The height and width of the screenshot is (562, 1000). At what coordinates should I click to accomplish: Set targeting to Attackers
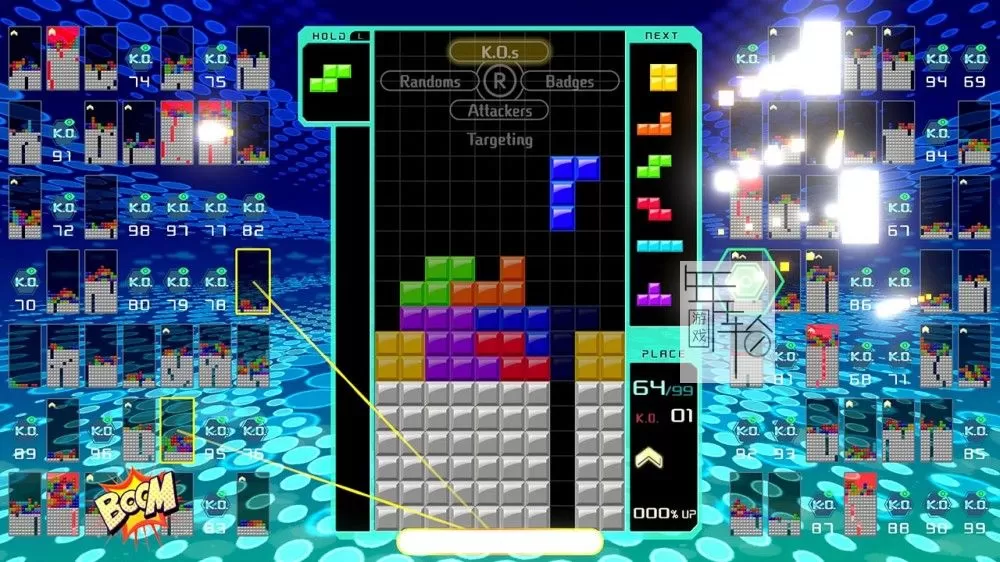499,111
